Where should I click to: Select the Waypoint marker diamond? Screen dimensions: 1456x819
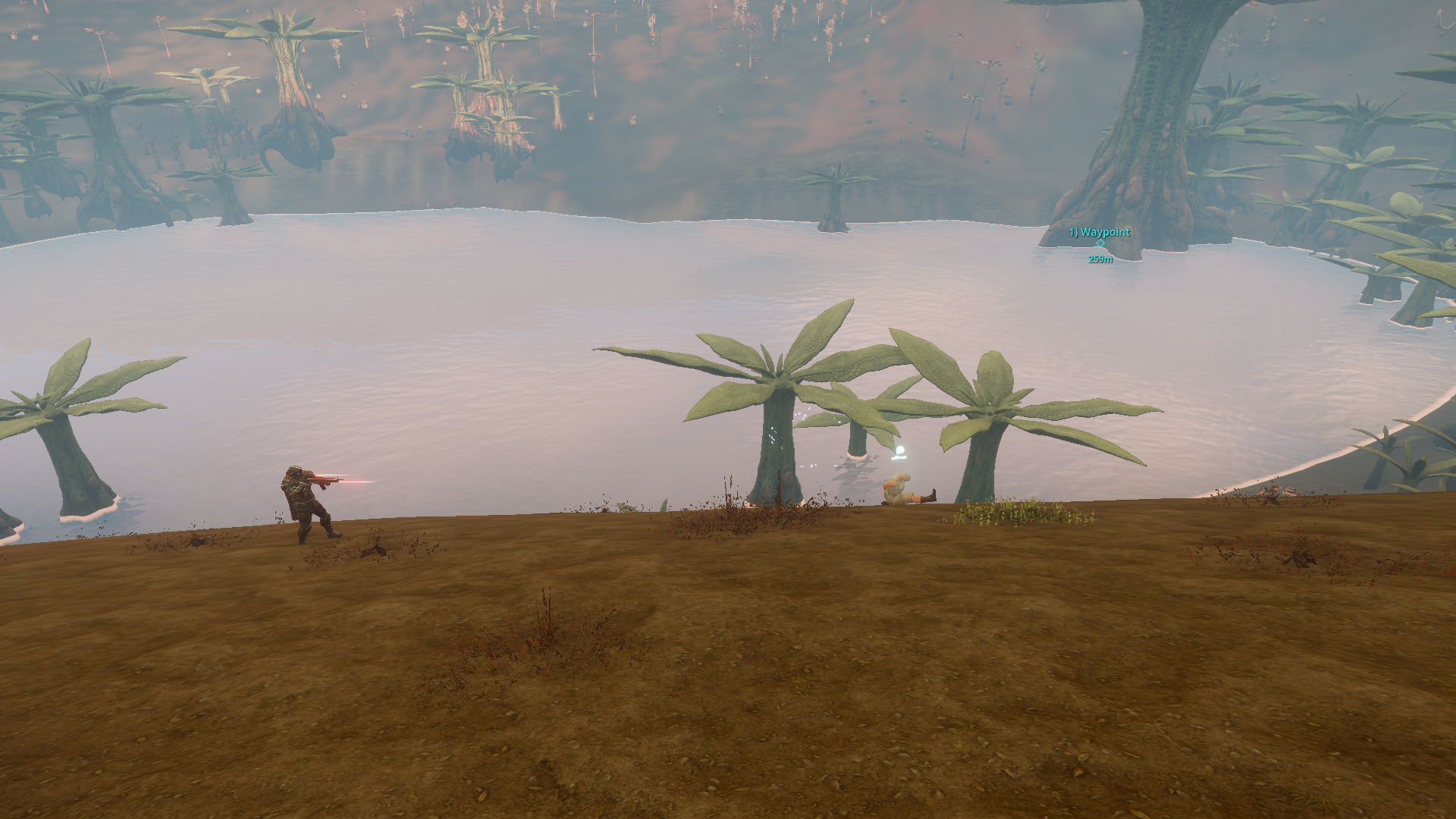(1100, 243)
